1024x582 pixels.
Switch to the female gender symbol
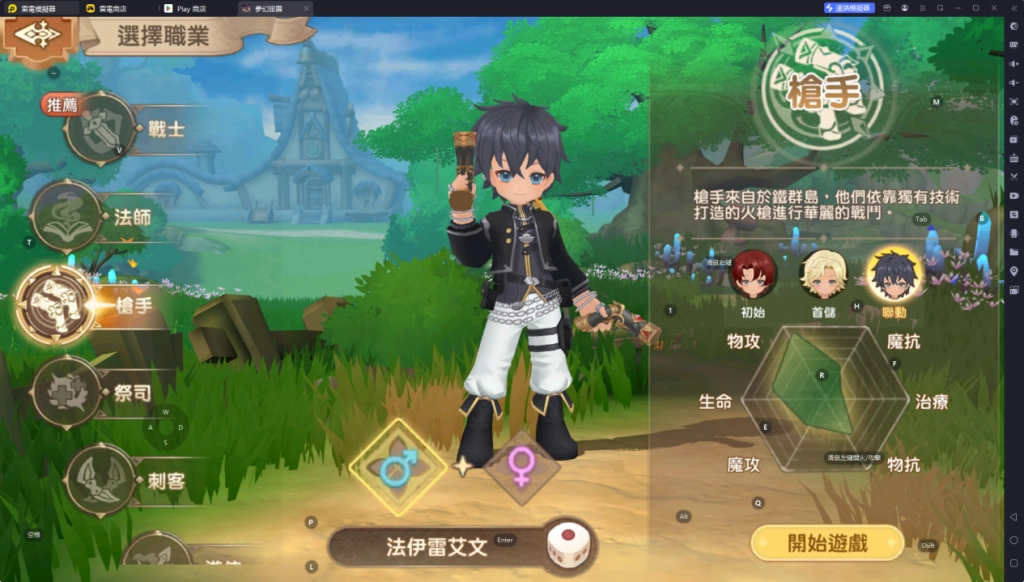[521, 467]
